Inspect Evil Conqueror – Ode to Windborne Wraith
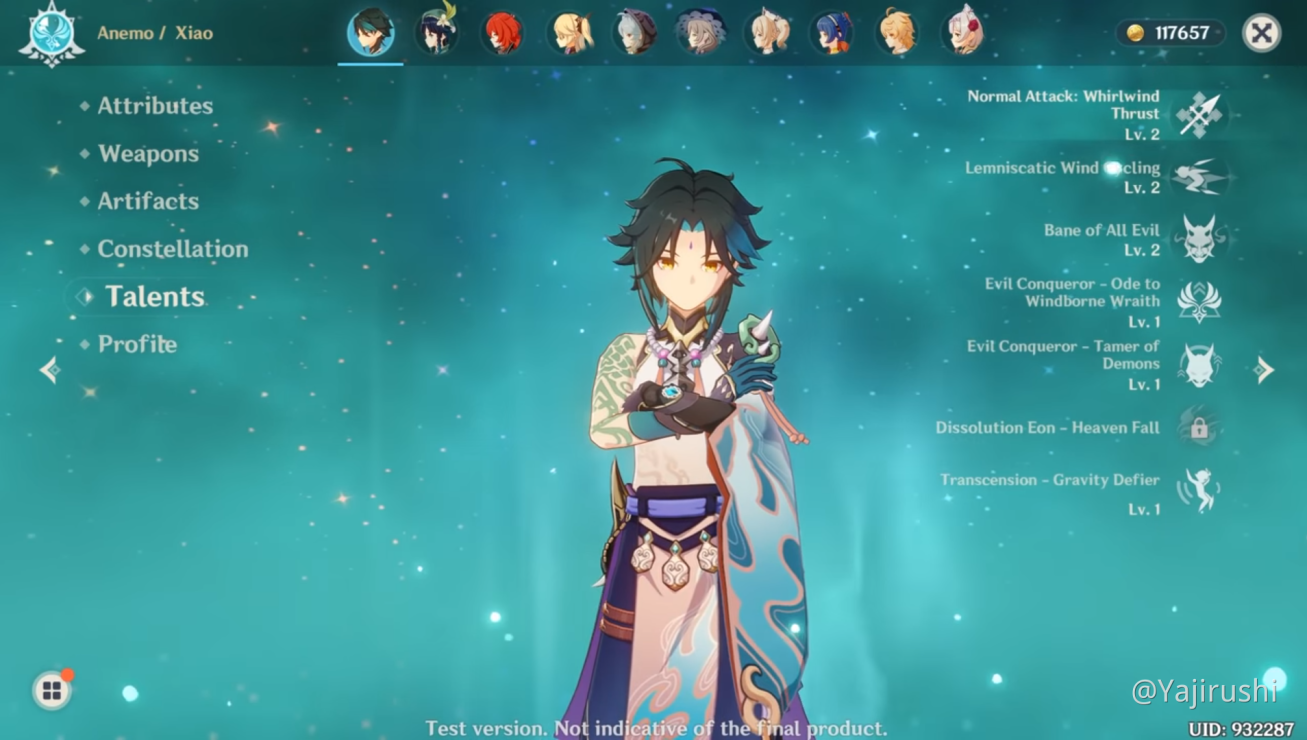 [1199, 301]
